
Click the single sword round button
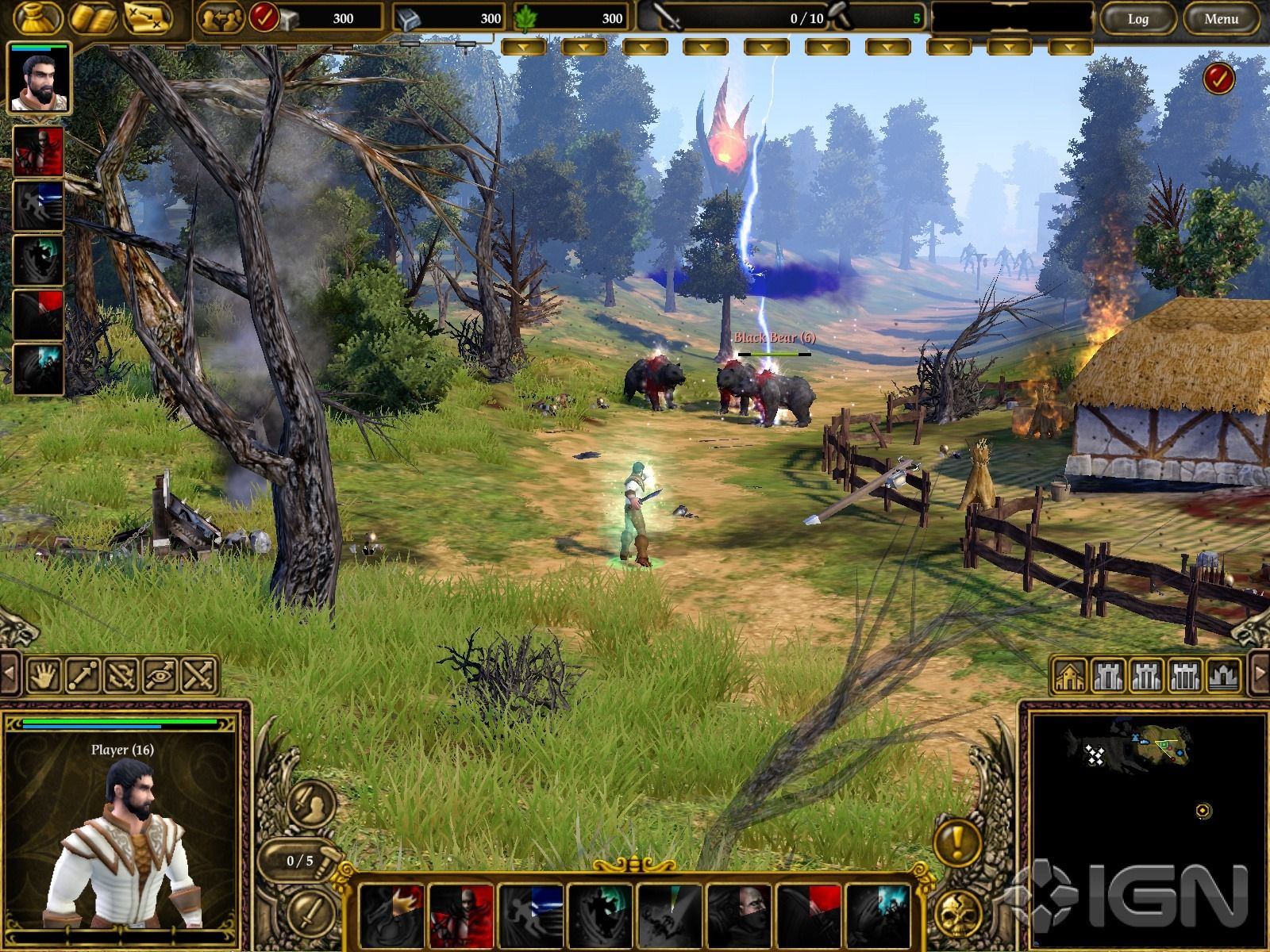coord(309,912)
